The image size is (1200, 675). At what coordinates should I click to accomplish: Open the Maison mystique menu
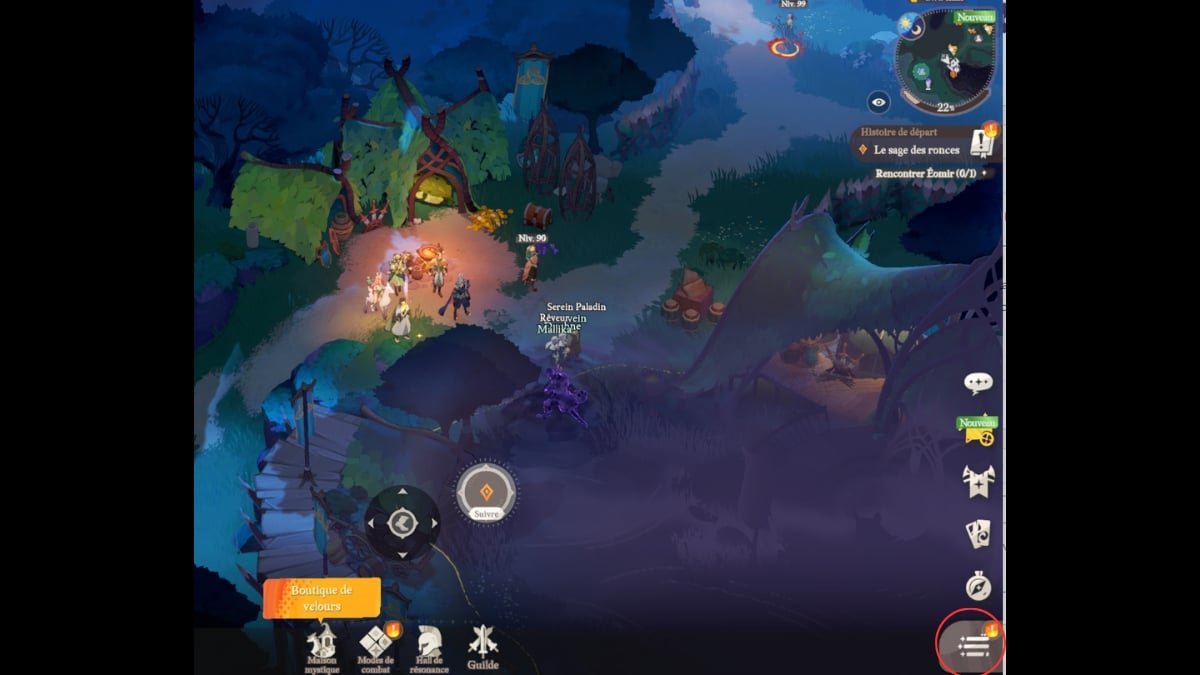coord(322,645)
